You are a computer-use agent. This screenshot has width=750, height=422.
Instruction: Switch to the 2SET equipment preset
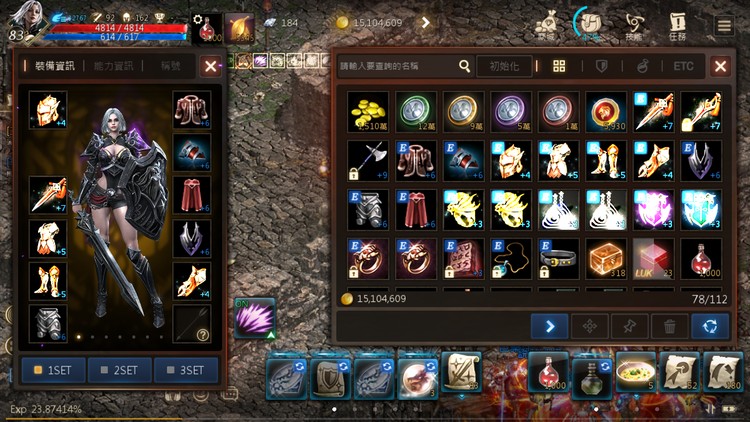(x=119, y=370)
